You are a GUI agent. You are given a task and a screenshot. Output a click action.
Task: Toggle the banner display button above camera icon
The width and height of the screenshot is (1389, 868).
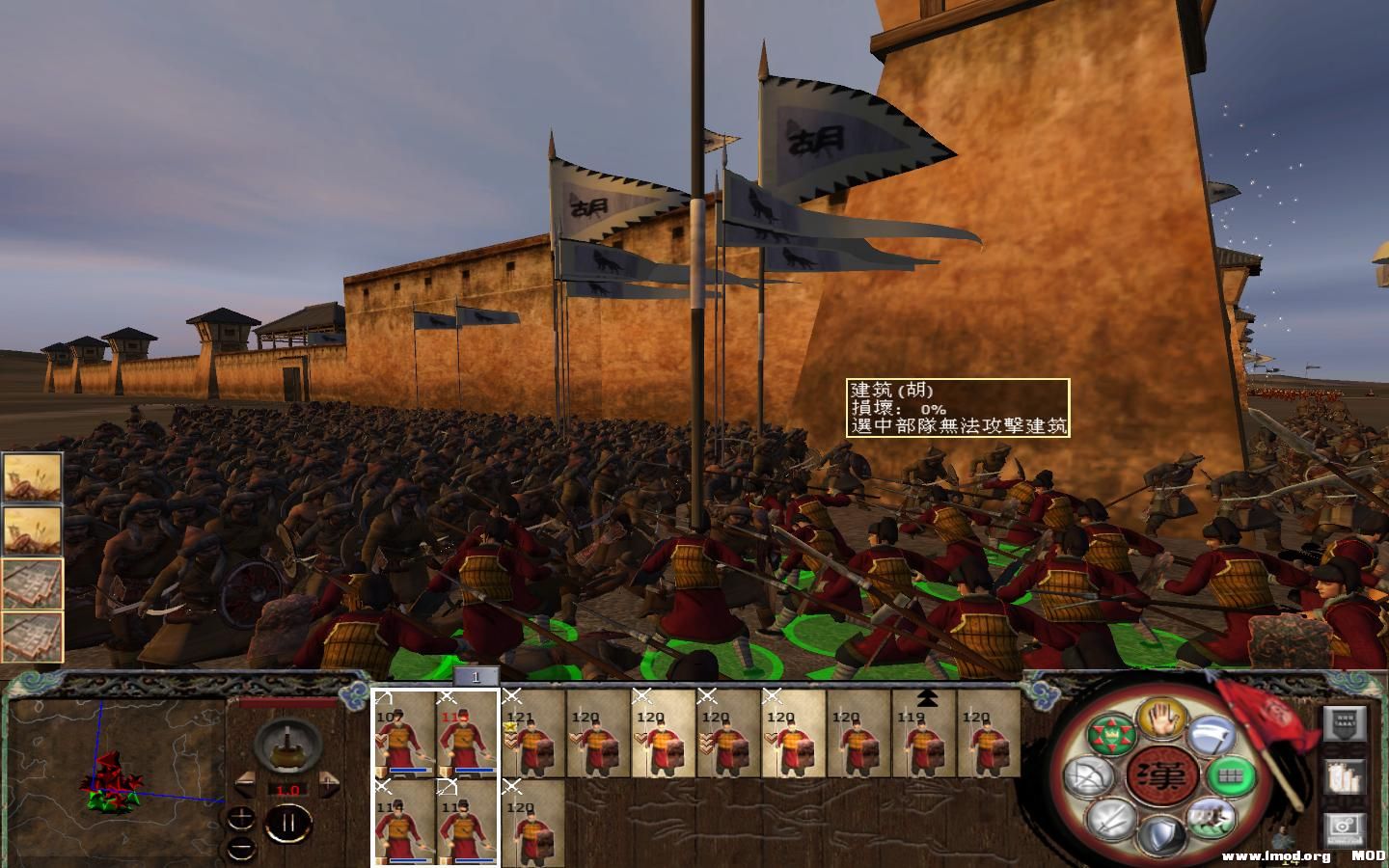click(x=1344, y=724)
